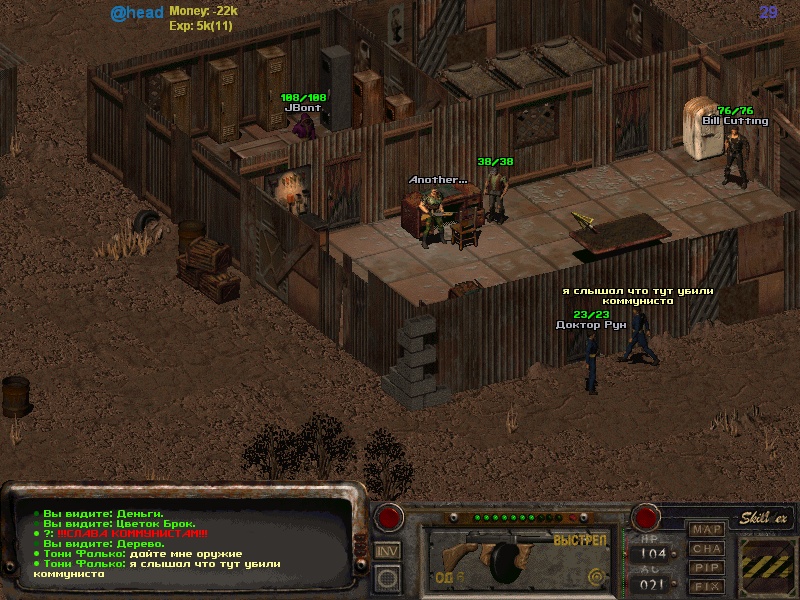Screen dimensions: 800x600
Task: Open the world MAP
Action: (707, 529)
